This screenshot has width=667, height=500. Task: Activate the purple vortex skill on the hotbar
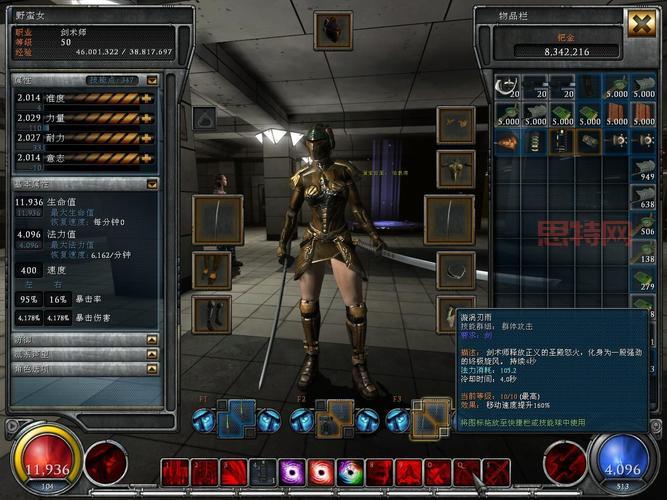click(293, 472)
